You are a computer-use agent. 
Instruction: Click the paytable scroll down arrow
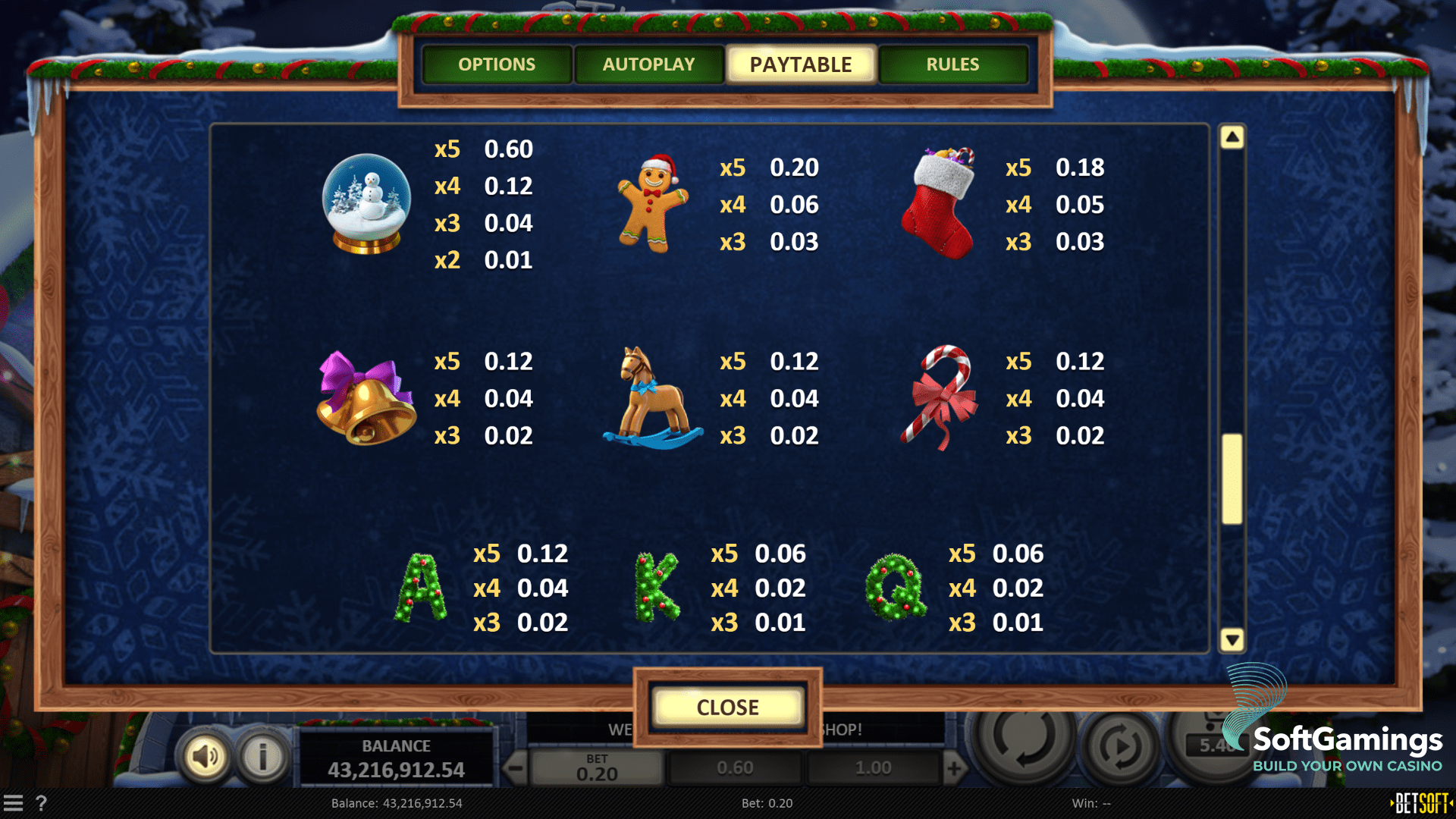coord(1232,640)
